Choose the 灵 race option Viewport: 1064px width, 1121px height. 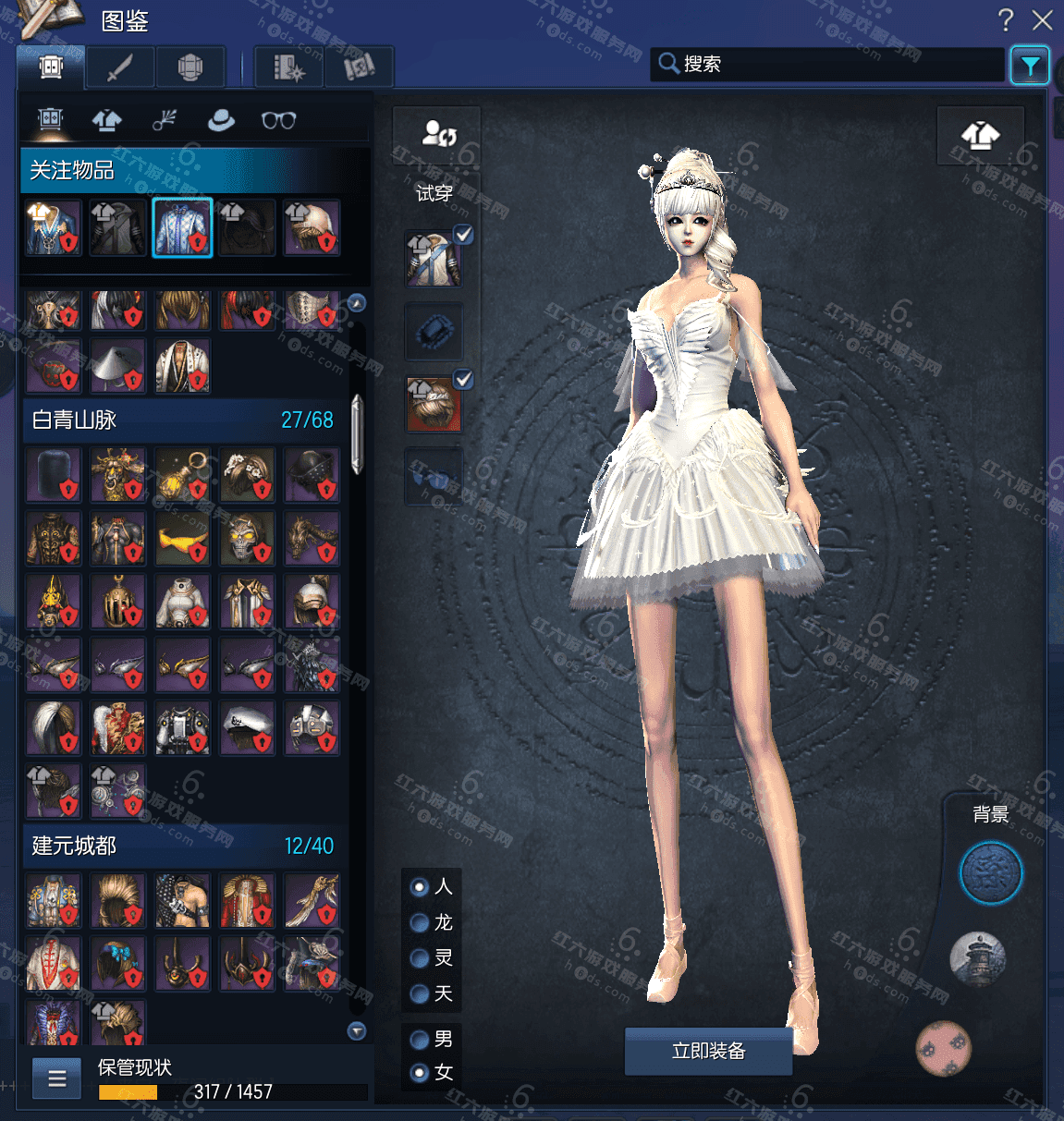click(x=420, y=957)
